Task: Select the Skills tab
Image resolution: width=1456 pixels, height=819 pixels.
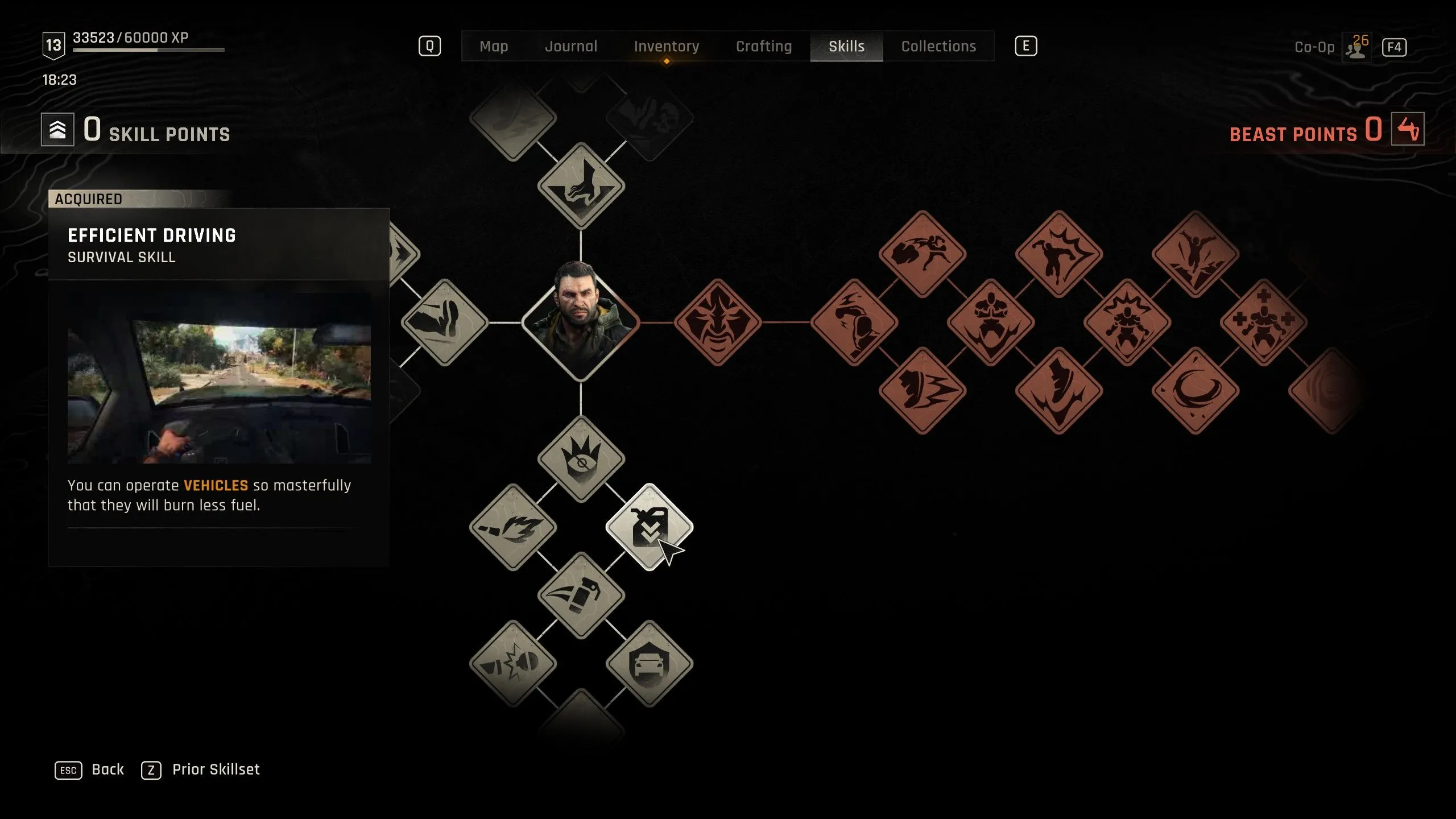Action: (846, 47)
